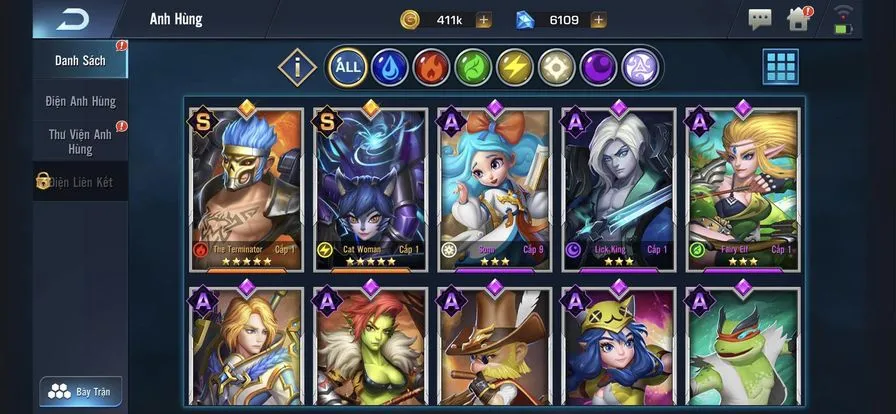Switch to Danh Sách tab

[x=80, y=60]
